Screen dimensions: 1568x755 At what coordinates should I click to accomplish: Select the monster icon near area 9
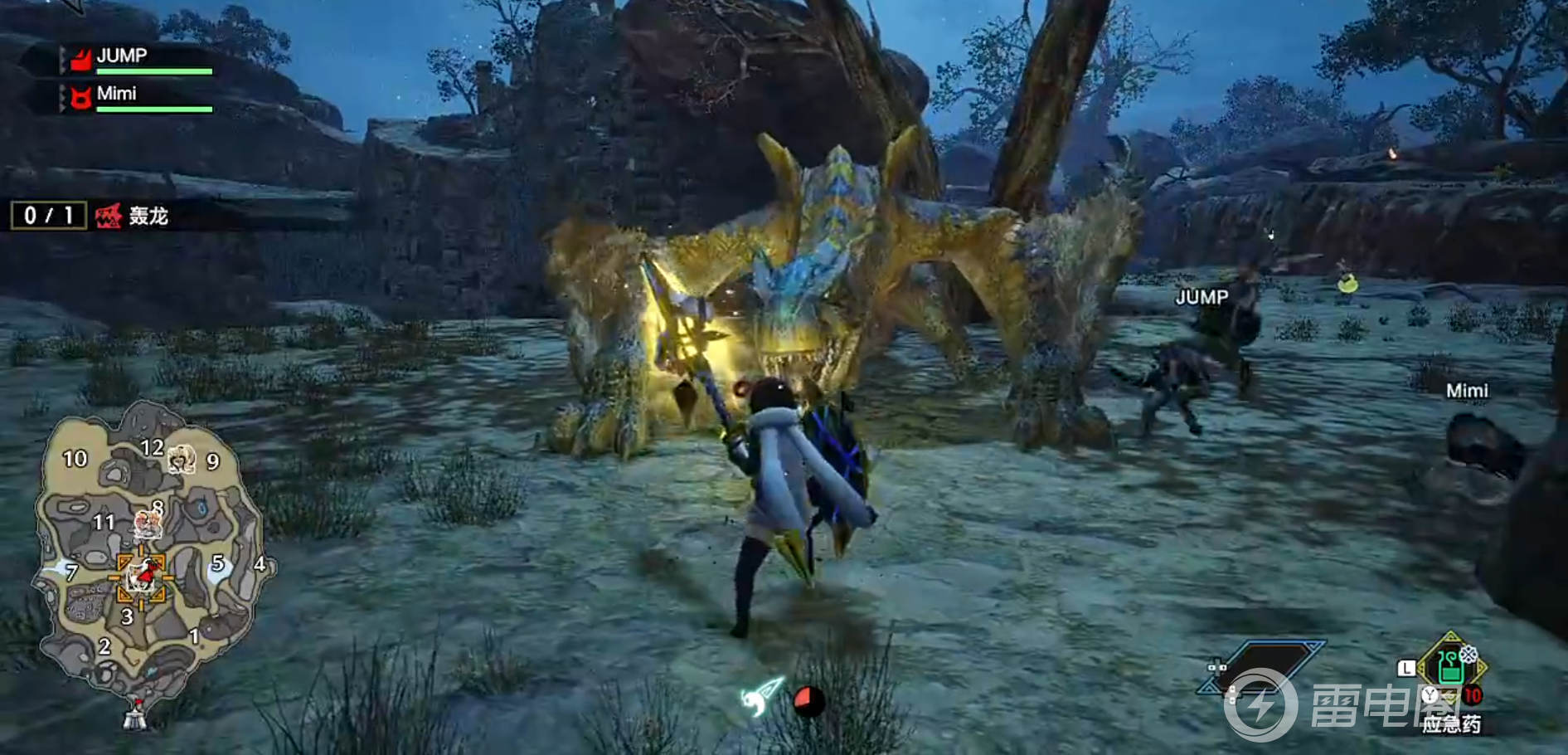[181, 458]
